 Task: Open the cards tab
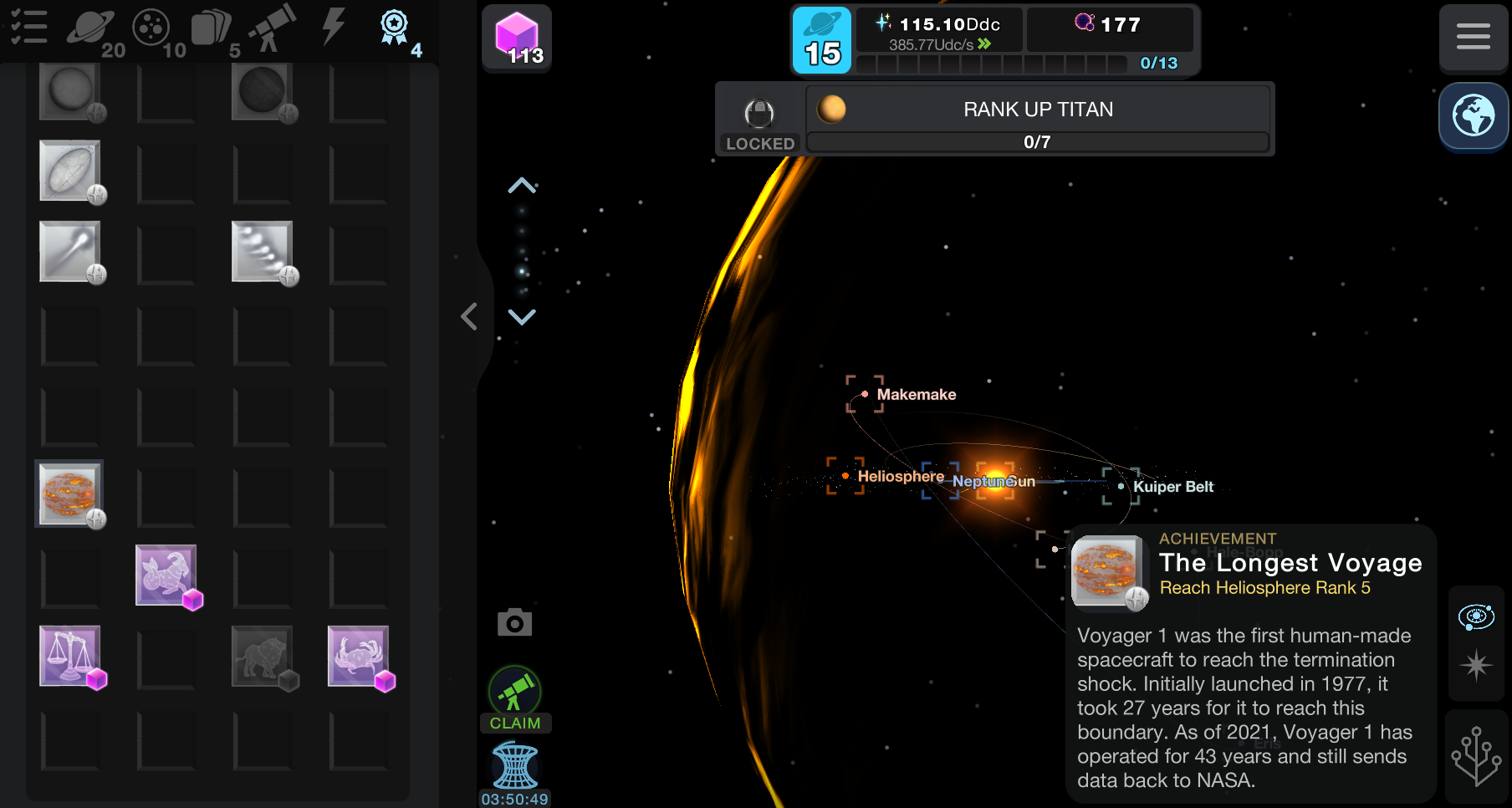[x=212, y=28]
